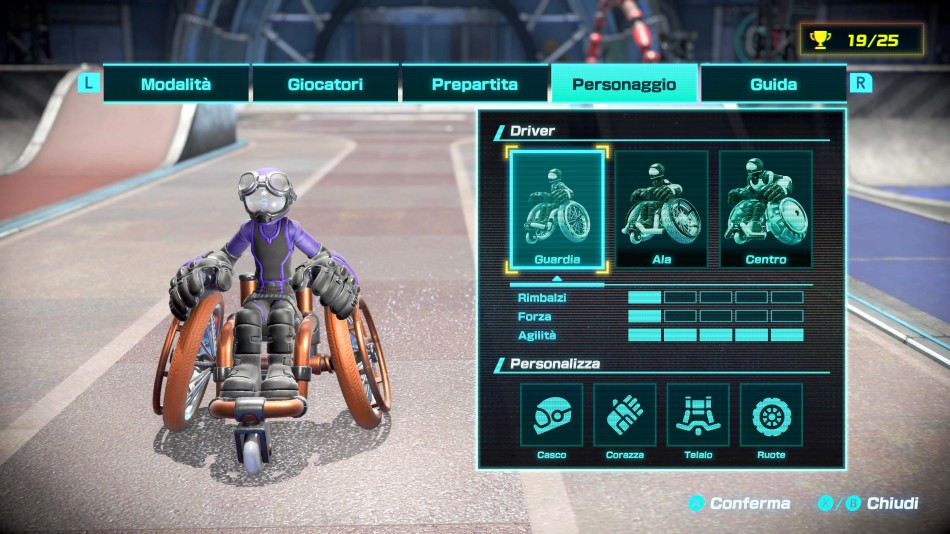
Task: Go to the Guida tab
Action: tap(773, 84)
